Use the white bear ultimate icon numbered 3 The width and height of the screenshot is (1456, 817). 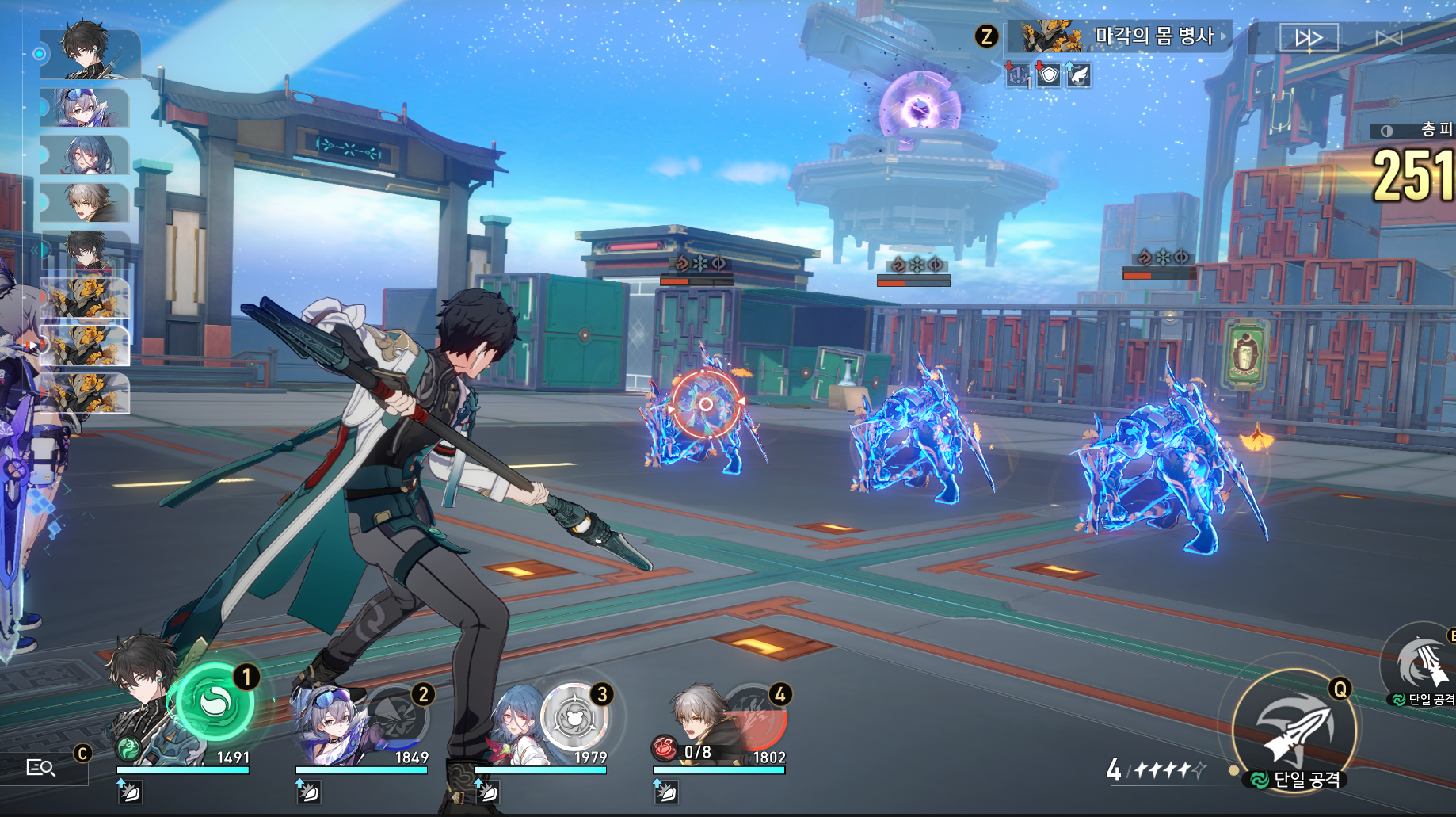click(x=575, y=717)
